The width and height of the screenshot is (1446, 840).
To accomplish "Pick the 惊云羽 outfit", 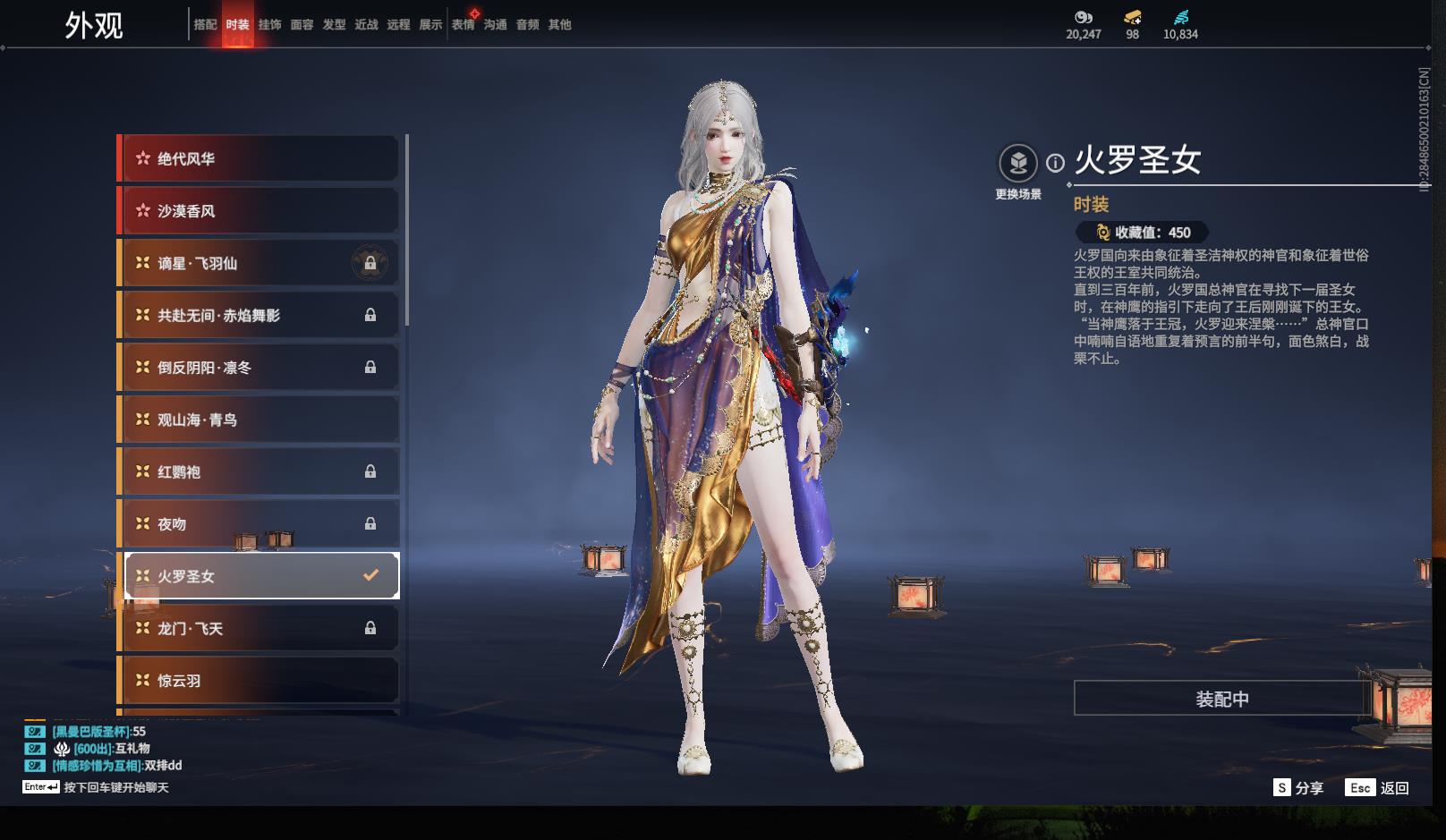I will coord(259,681).
